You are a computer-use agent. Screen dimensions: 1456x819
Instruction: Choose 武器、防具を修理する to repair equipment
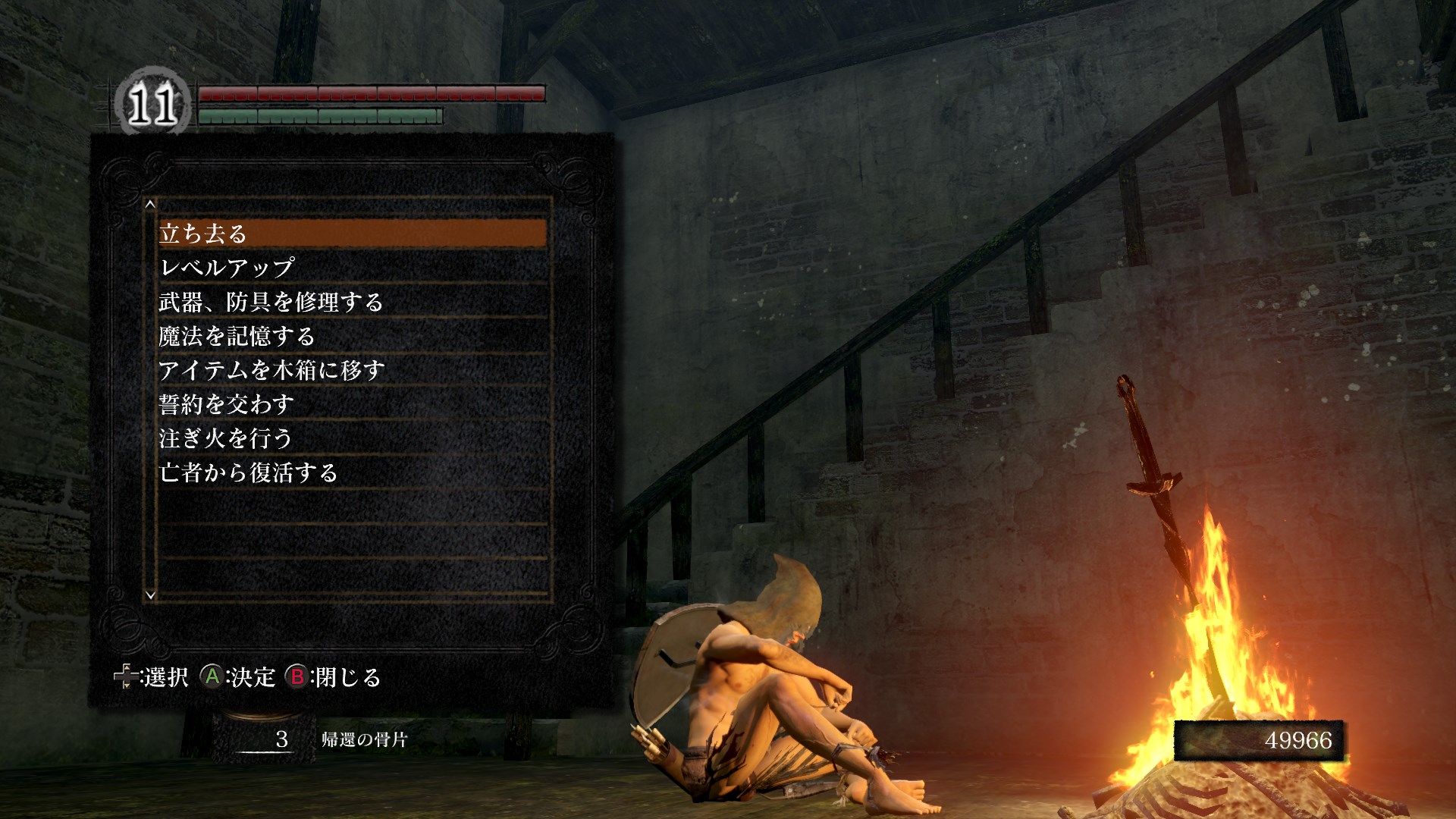click(353, 302)
